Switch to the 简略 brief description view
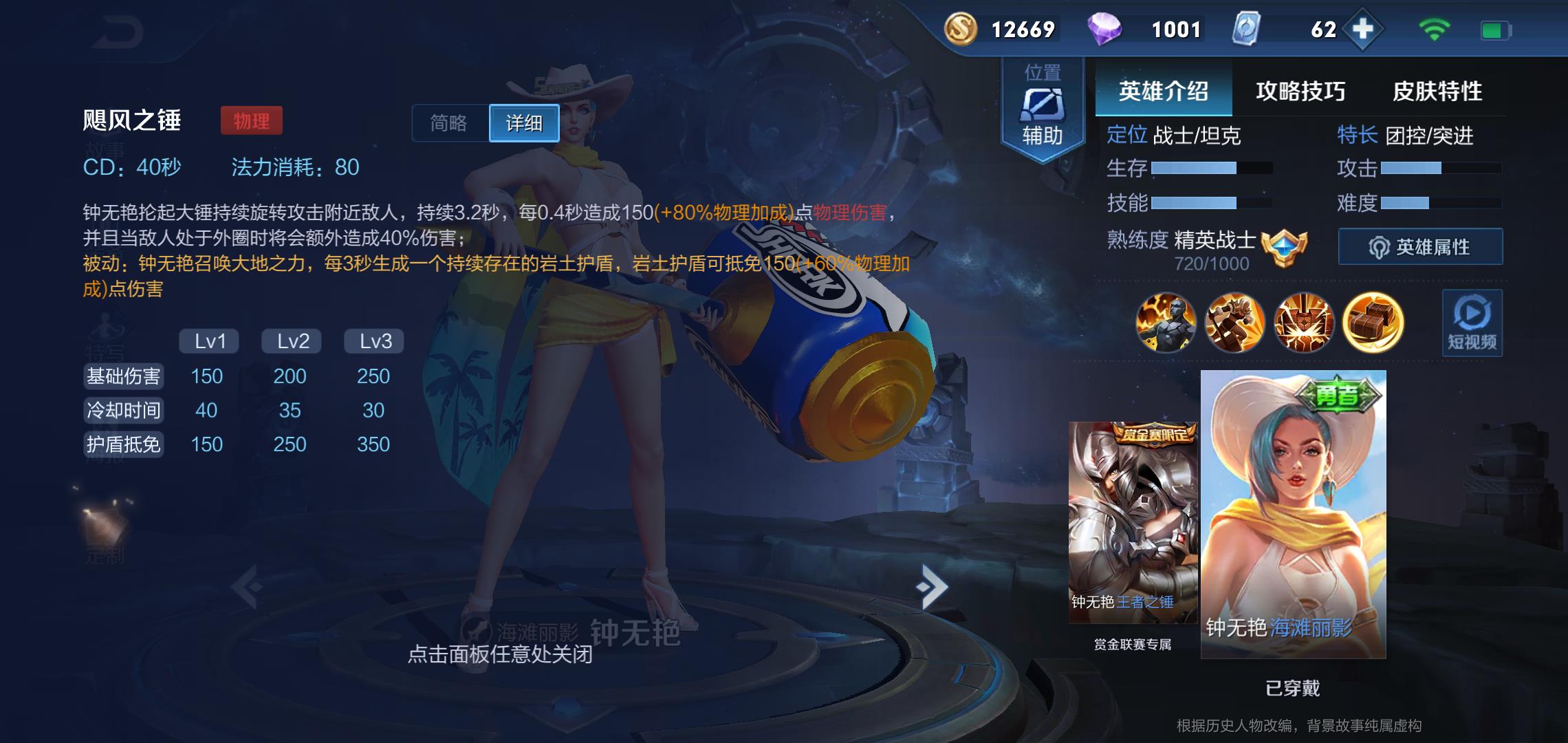This screenshot has width=1568, height=743. [449, 123]
